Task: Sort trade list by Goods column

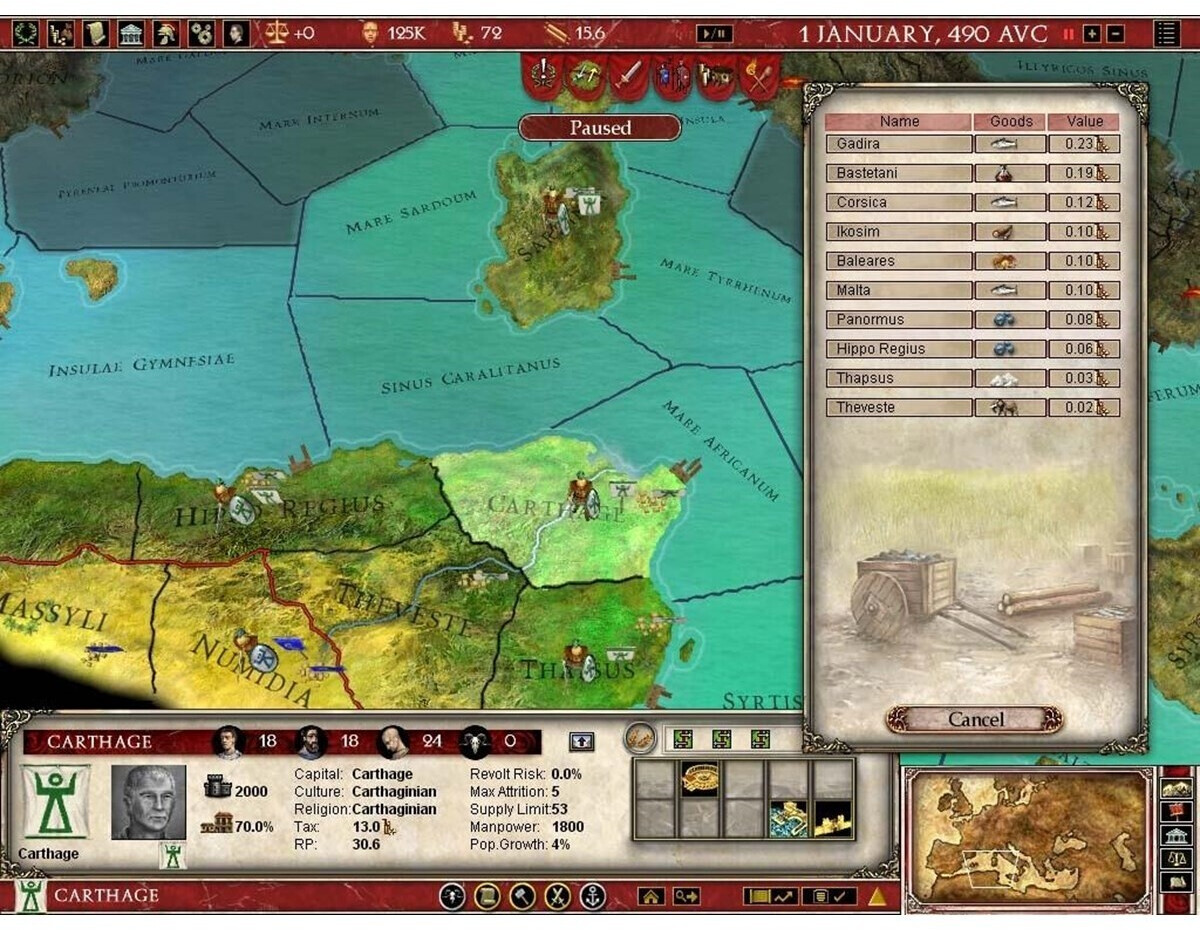Action: (x=1010, y=121)
